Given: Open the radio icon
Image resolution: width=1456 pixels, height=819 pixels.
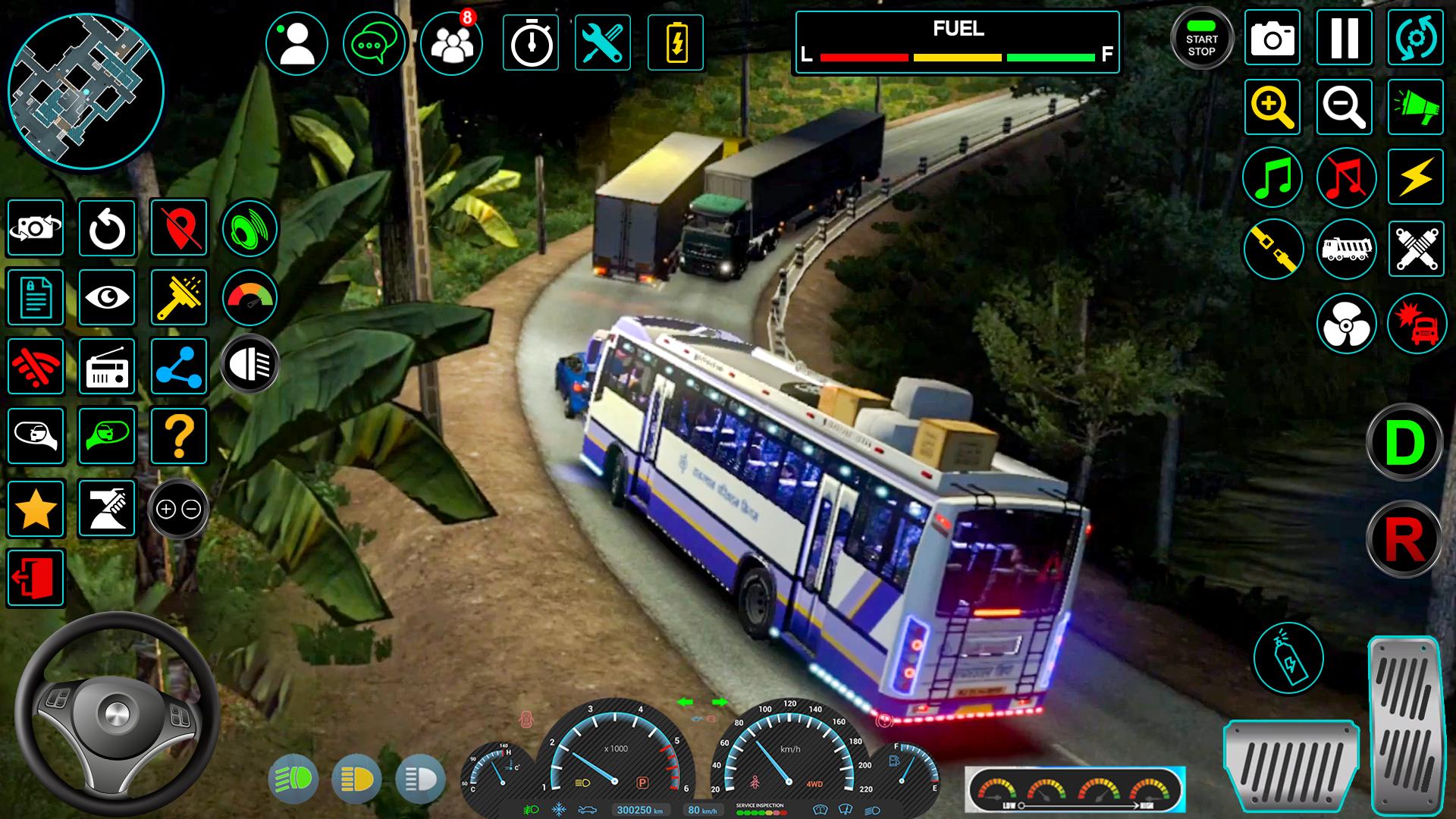Looking at the screenshot, I should pos(107,367).
